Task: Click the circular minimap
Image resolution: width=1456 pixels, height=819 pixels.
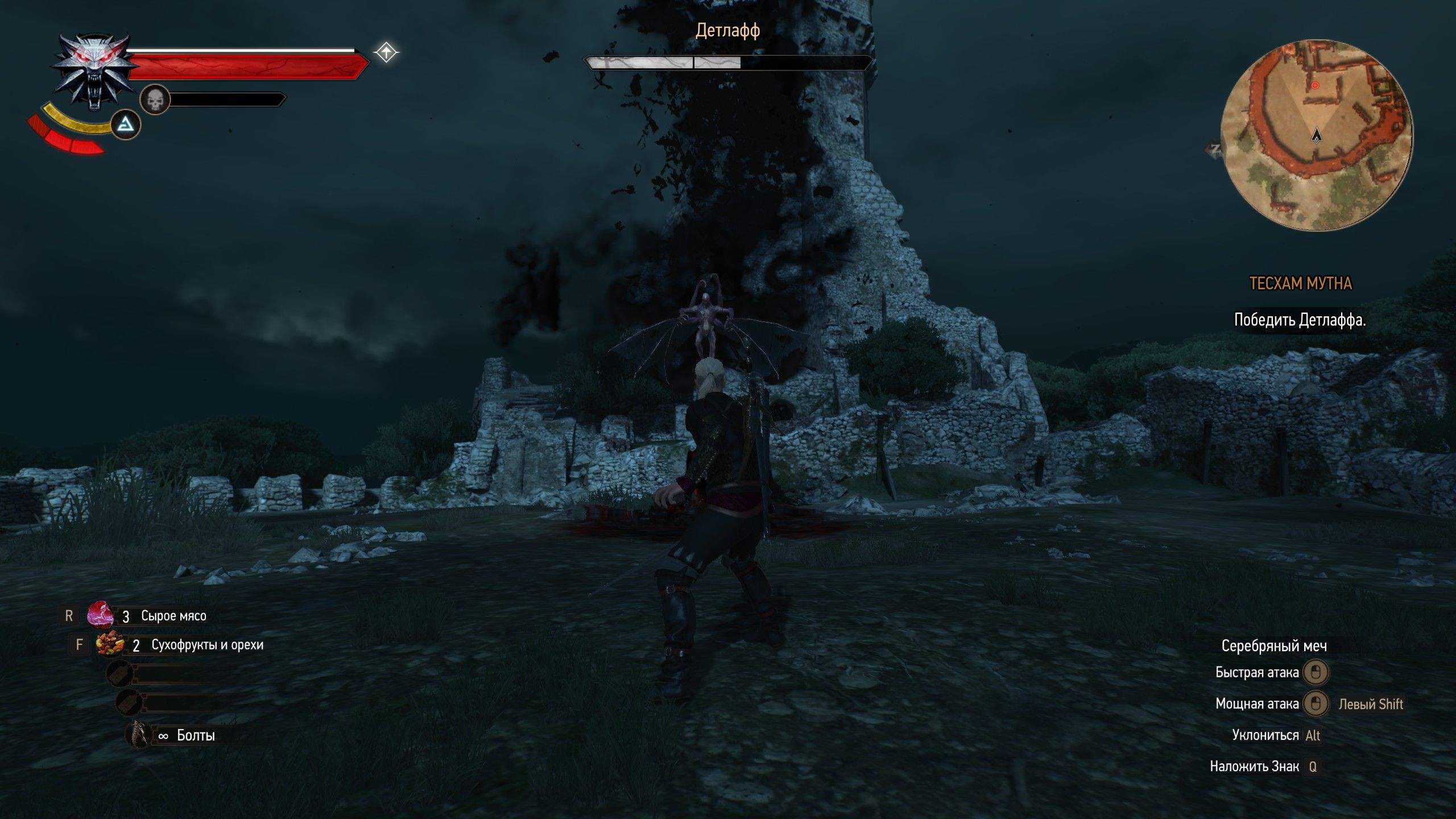Action: [x=1316, y=135]
